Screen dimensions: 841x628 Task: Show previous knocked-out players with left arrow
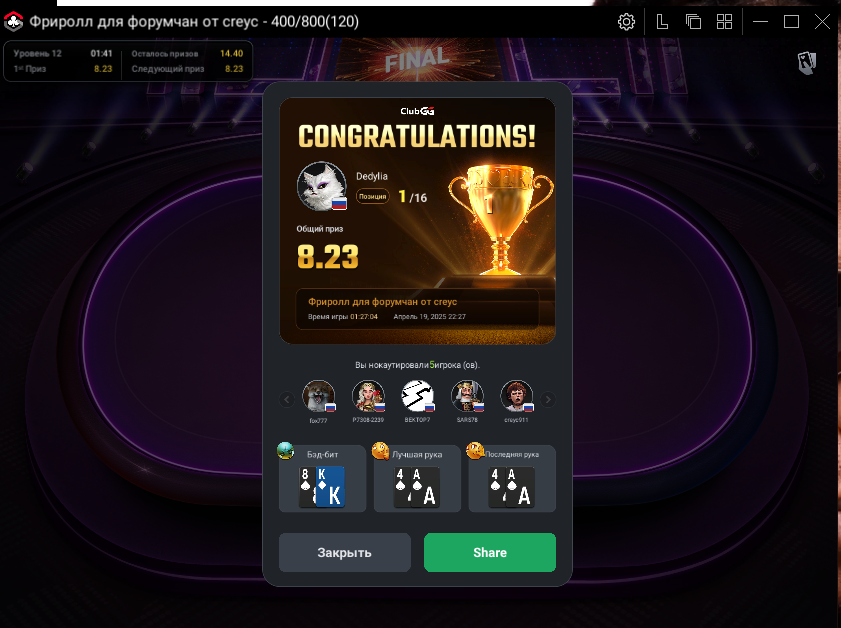coord(286,400)
